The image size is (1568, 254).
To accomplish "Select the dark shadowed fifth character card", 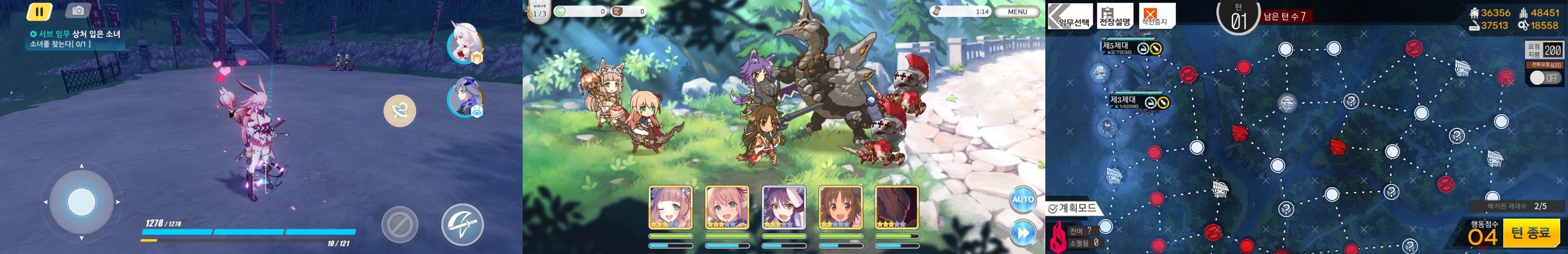I will pos(897,208).
